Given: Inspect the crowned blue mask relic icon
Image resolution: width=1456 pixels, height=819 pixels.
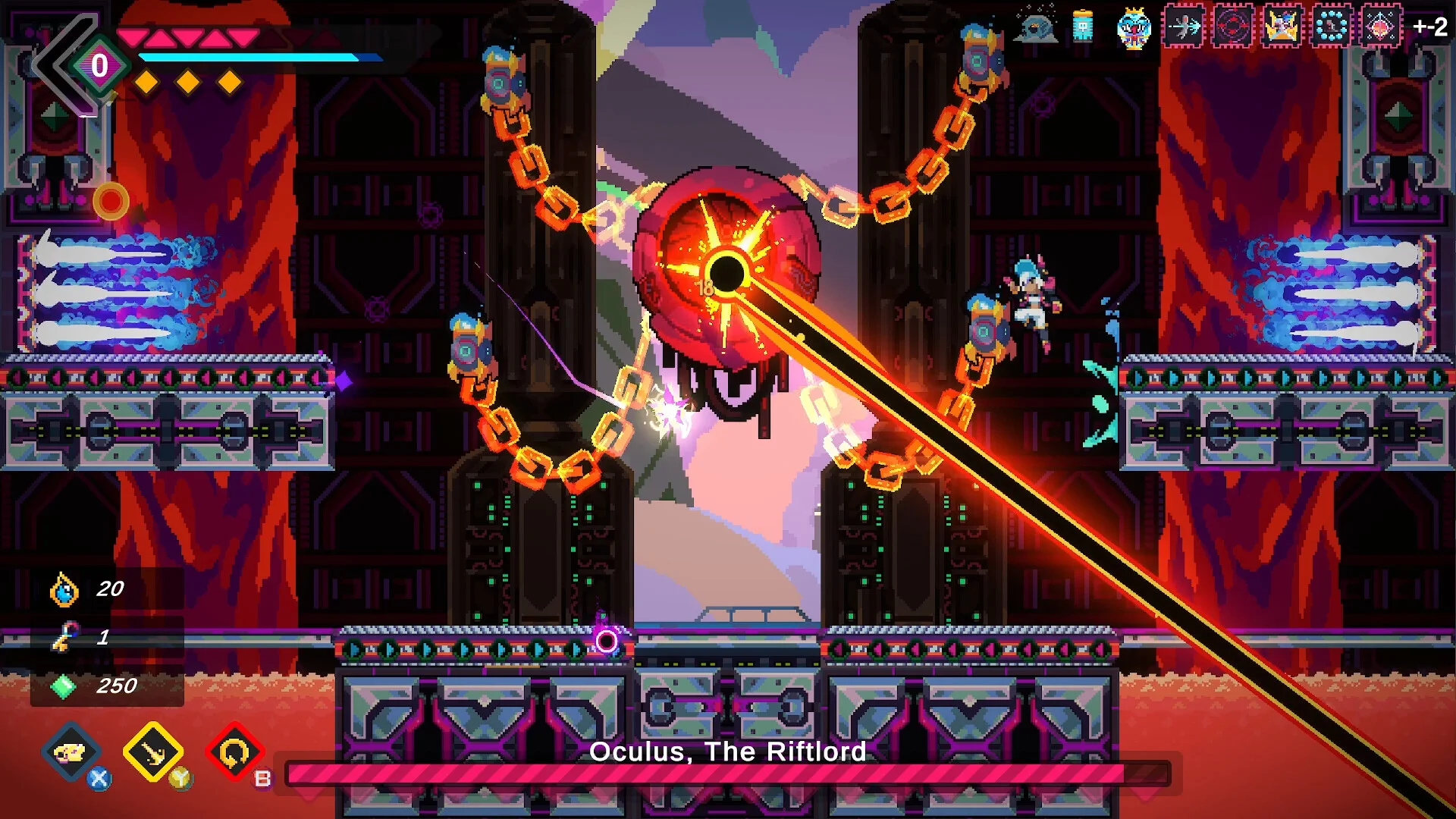Looking at the screenshot, I should pyautogui.click(x=1134, y=28).
